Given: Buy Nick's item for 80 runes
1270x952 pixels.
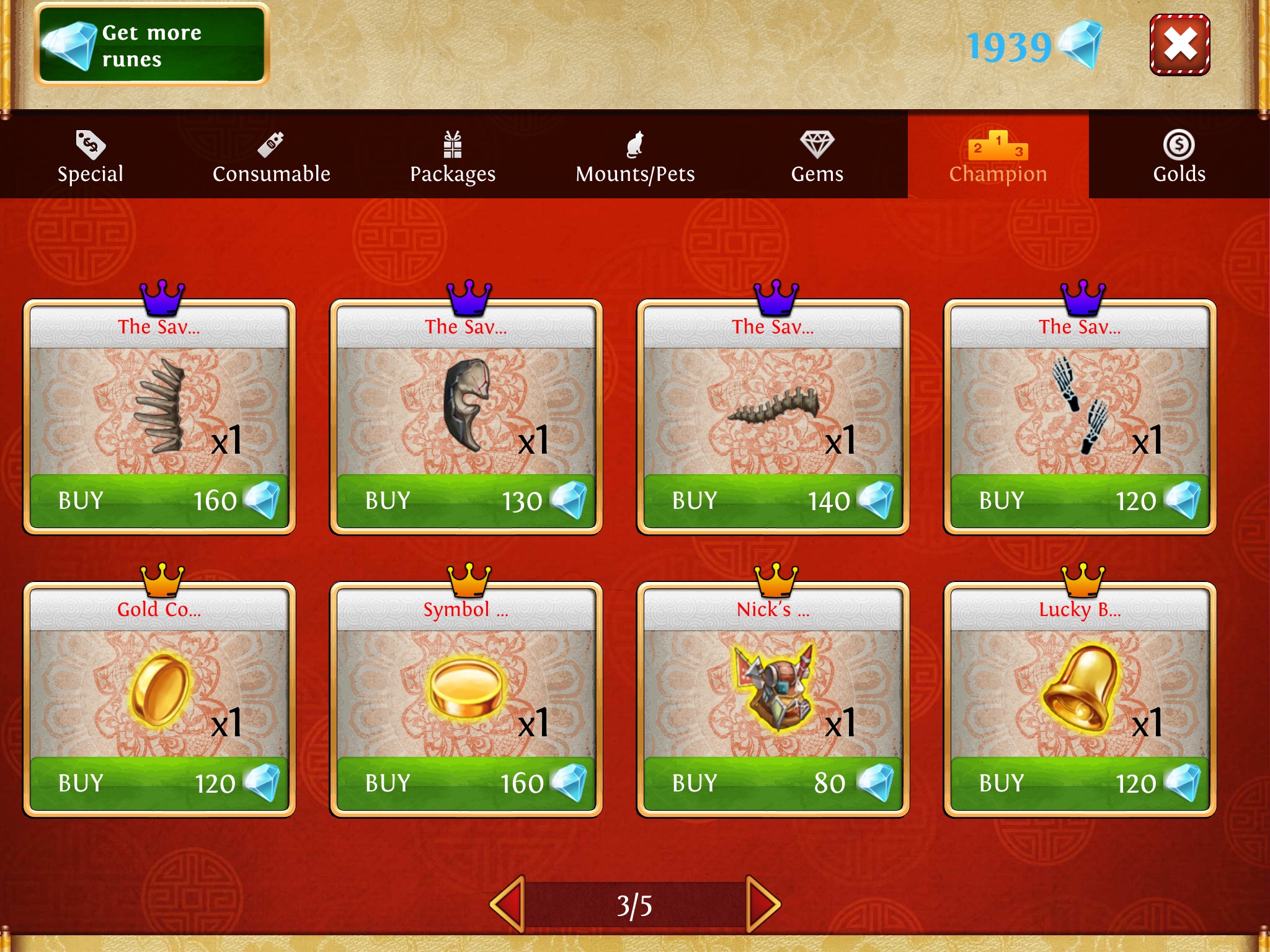Looking at the screenshot, I should pyautogui.click(x=773, y=783).
